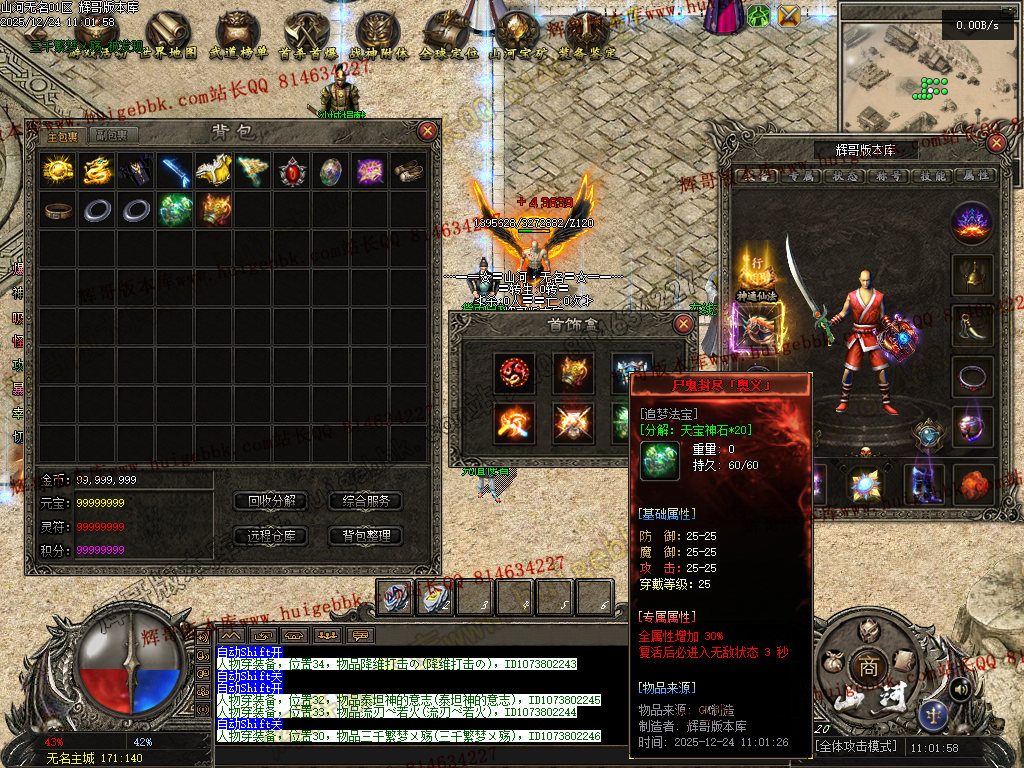Switch to the 技能 skills tab
Viewport: 1024px width, 768px height.
pos(933,175)
